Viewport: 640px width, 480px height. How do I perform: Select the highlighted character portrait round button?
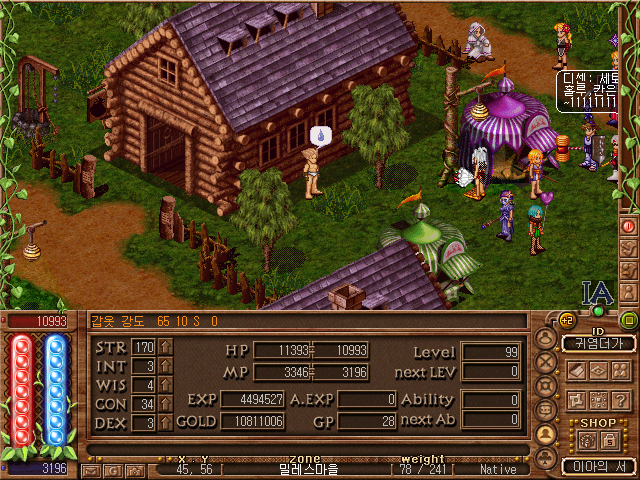pos(546,434)
